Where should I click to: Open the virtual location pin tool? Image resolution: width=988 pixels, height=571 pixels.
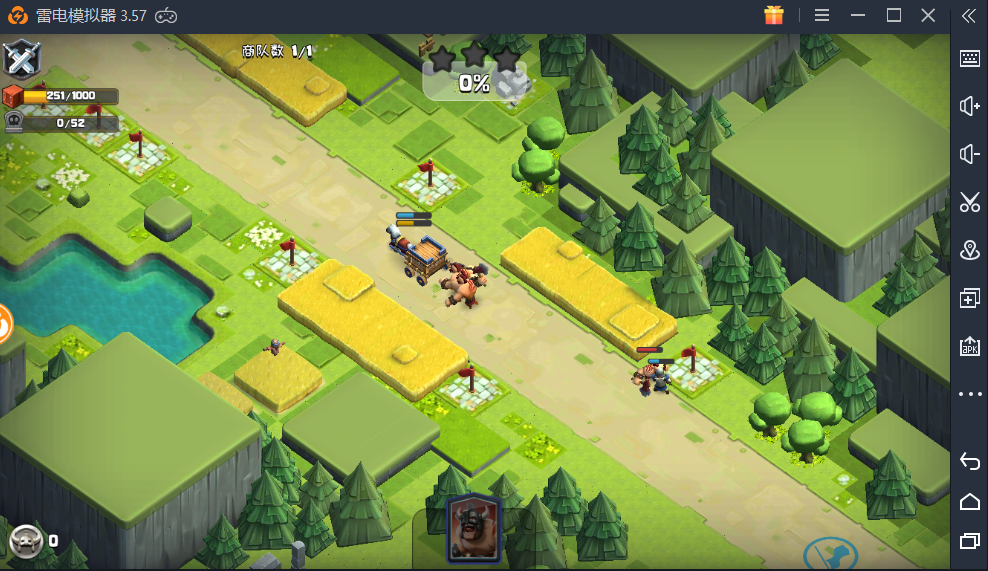click(x=969, y=250)
